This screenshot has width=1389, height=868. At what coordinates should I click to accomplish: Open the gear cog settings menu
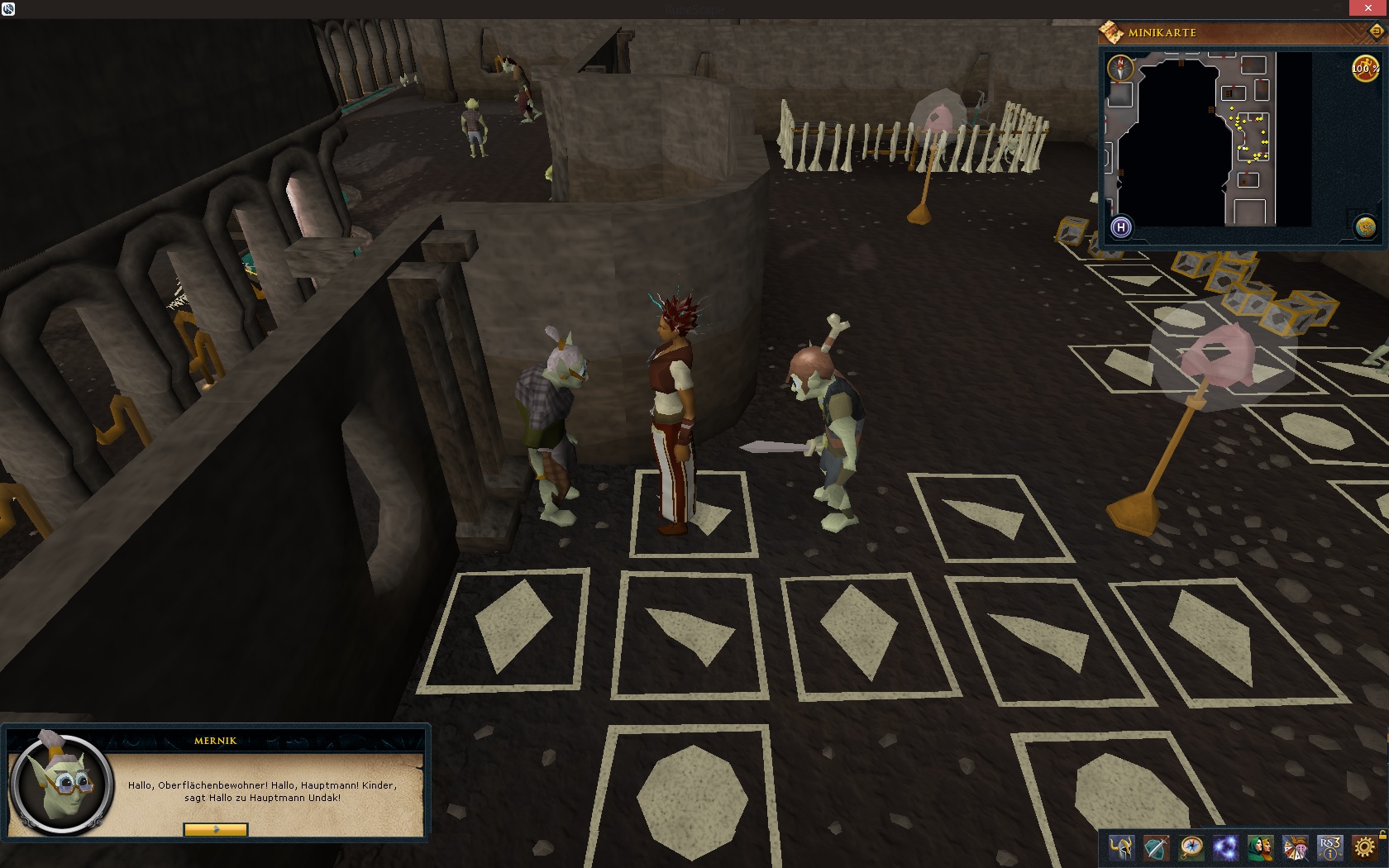[x=1364, y=848]
